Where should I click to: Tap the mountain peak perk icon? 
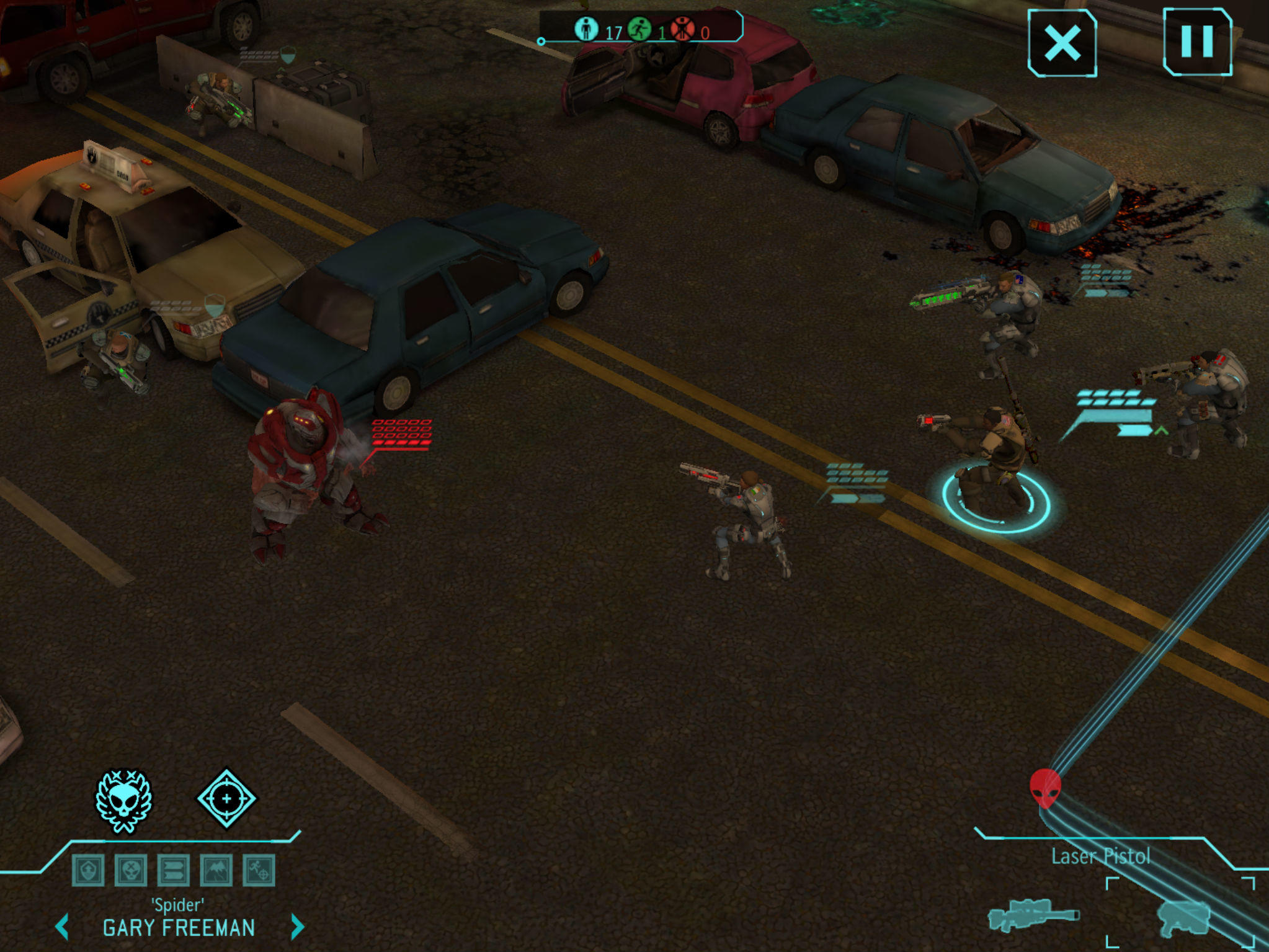tap(216, 870)
